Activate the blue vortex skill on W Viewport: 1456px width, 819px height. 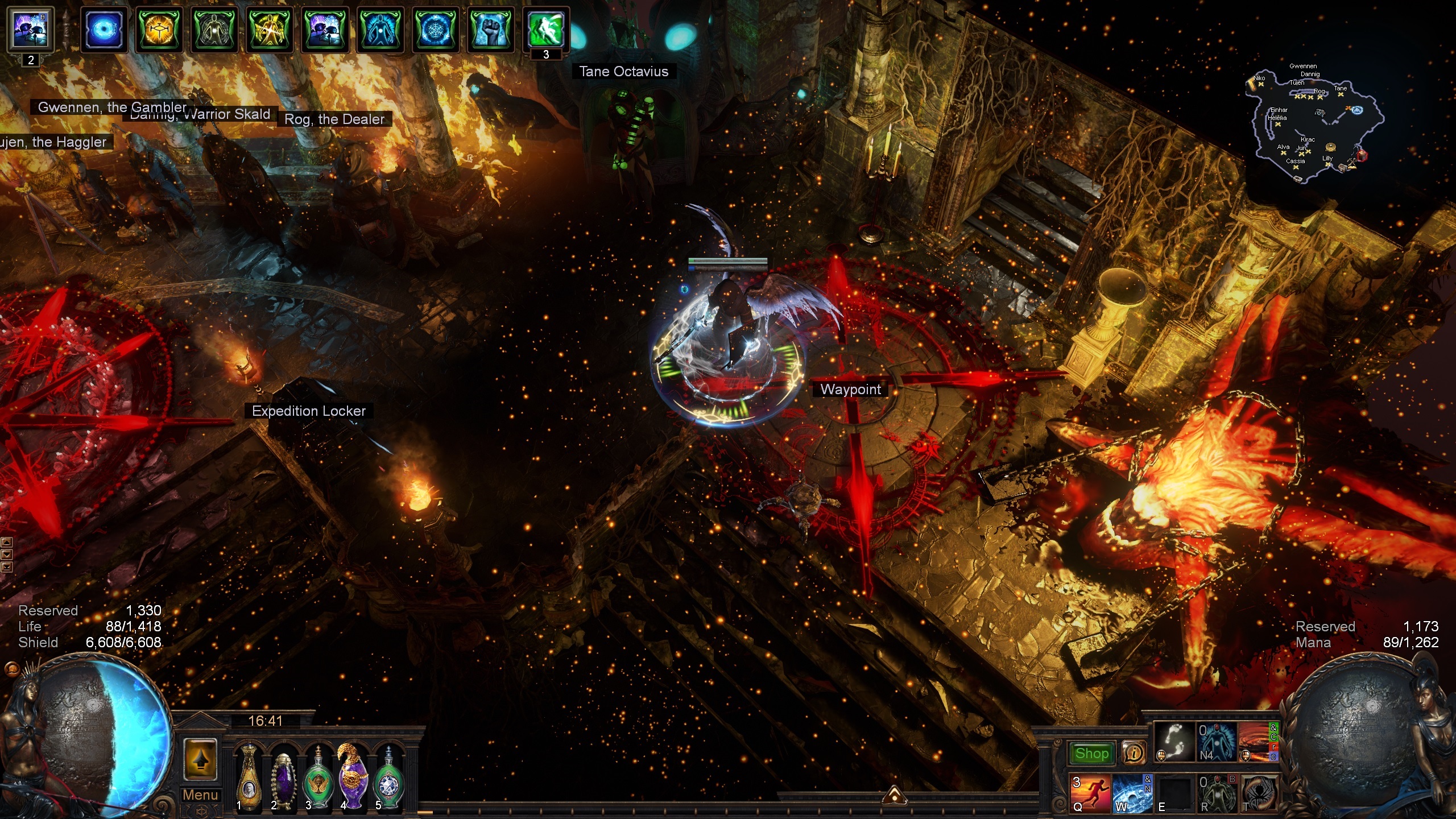(x=1132, y=793)
